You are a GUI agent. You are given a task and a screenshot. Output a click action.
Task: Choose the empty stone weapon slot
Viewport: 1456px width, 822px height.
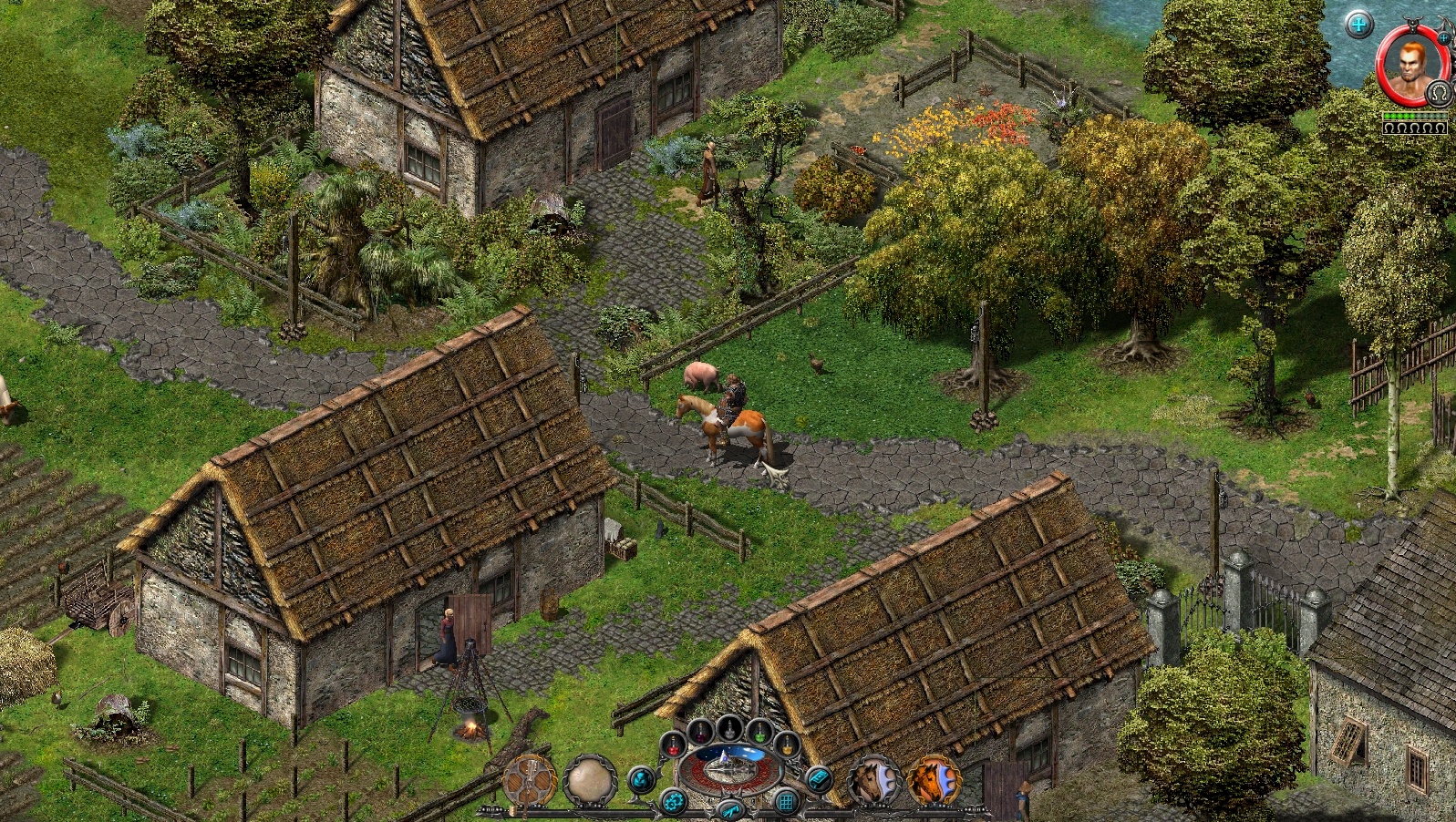click(x=590, y=782)
